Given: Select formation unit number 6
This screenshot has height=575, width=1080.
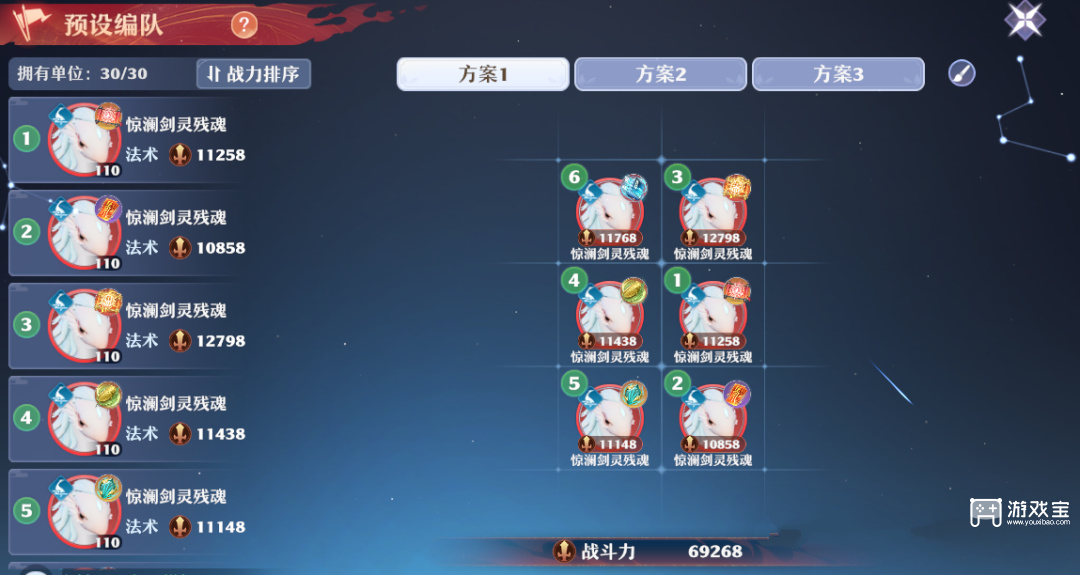Looking at the screenshot, I should (x=609, y=212).
